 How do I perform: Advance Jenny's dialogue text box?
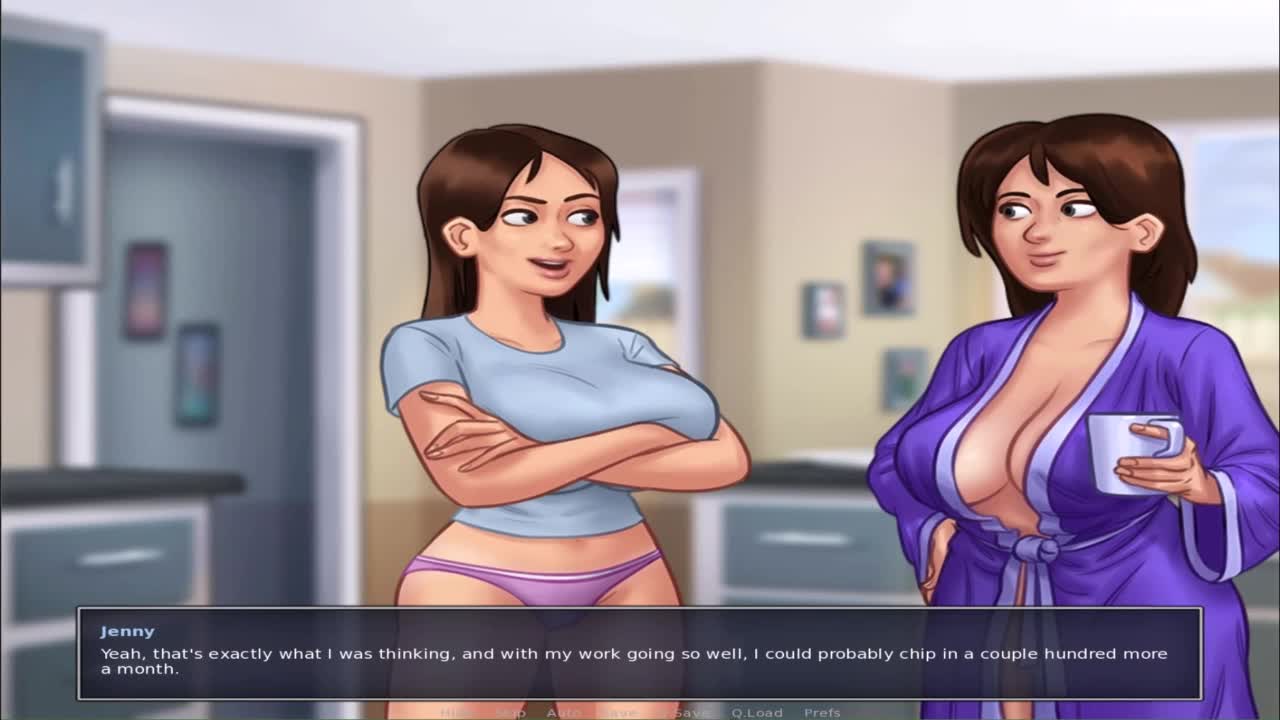pyautogui.click(x=640, y=653)
